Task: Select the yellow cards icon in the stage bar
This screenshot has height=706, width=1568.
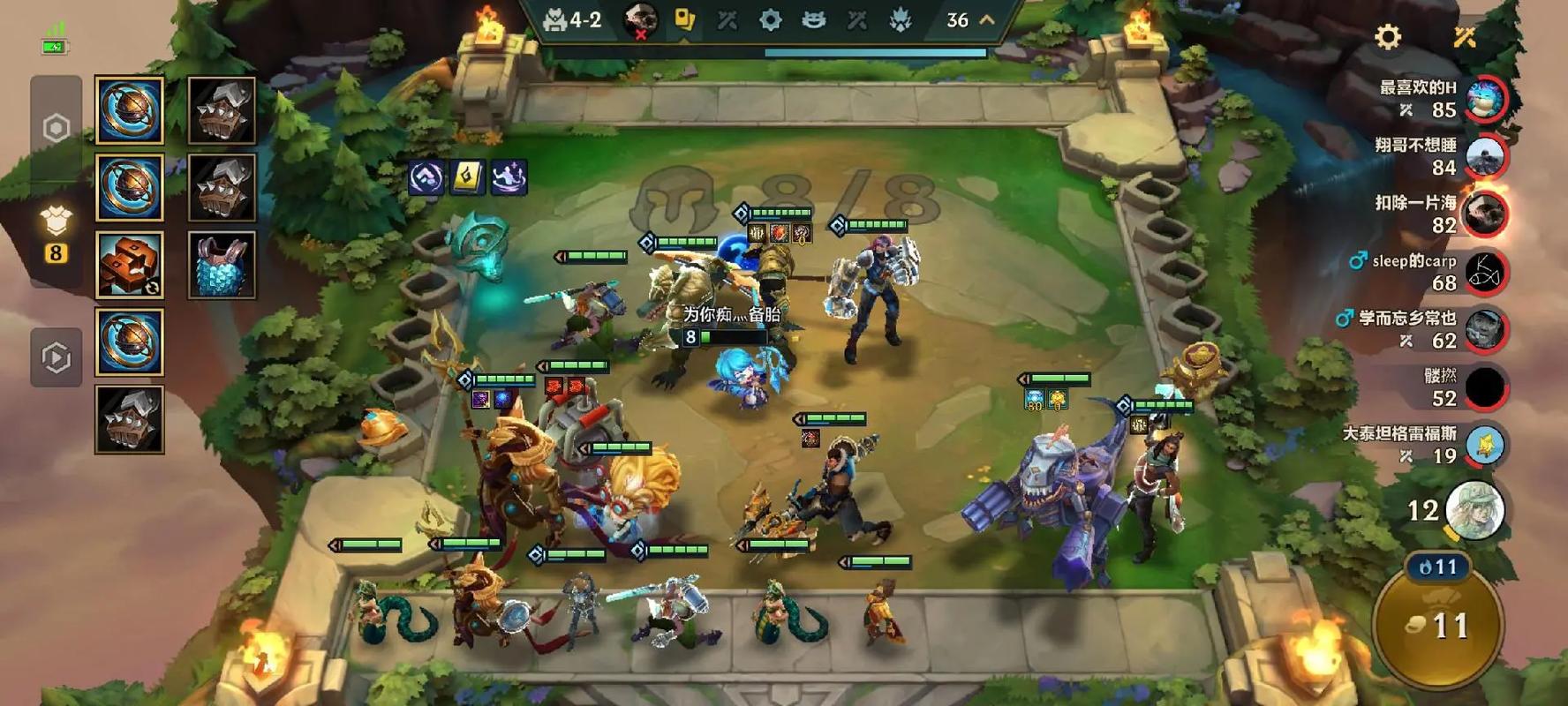Action: tap(684, 19)
